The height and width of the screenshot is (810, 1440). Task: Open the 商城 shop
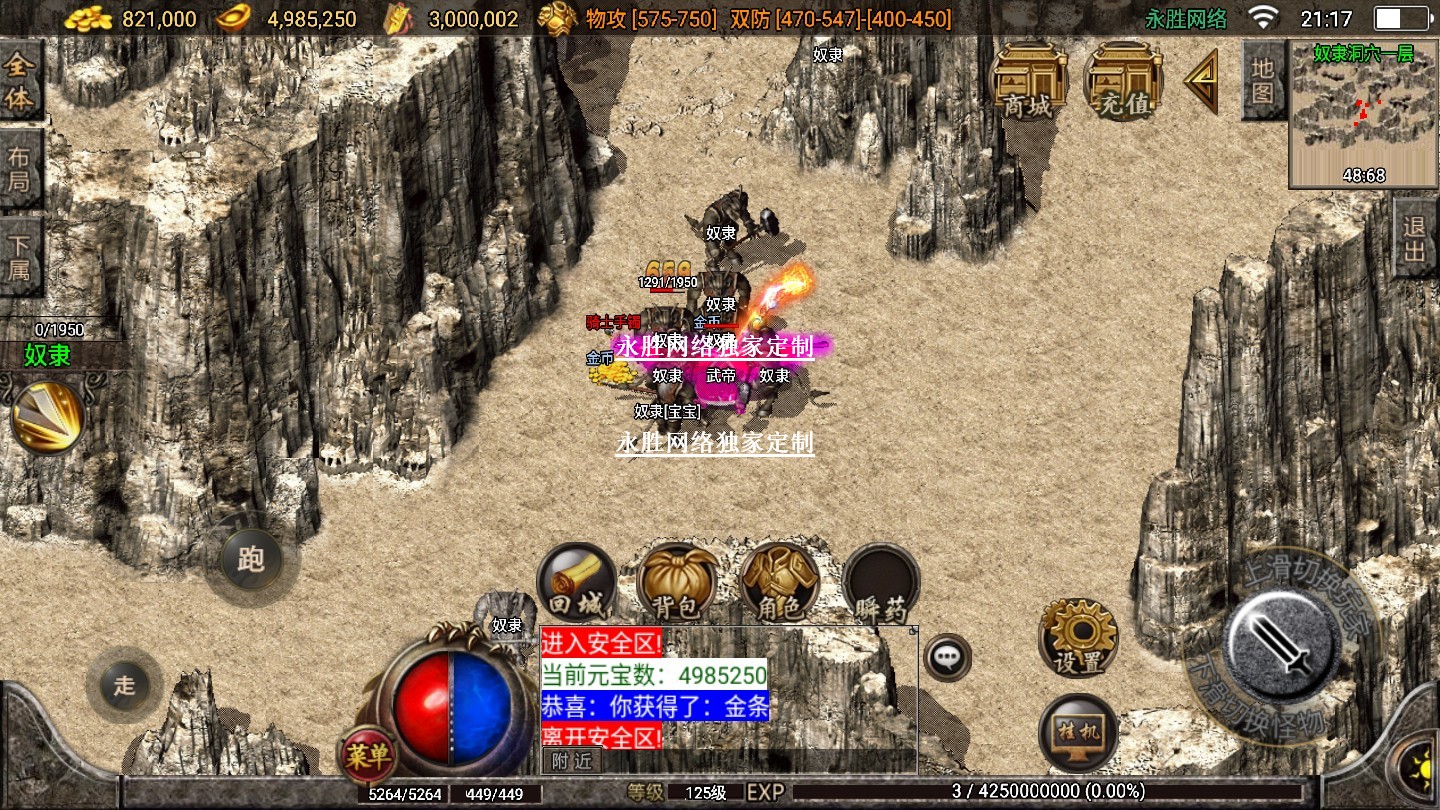[x=1028, y=79]
